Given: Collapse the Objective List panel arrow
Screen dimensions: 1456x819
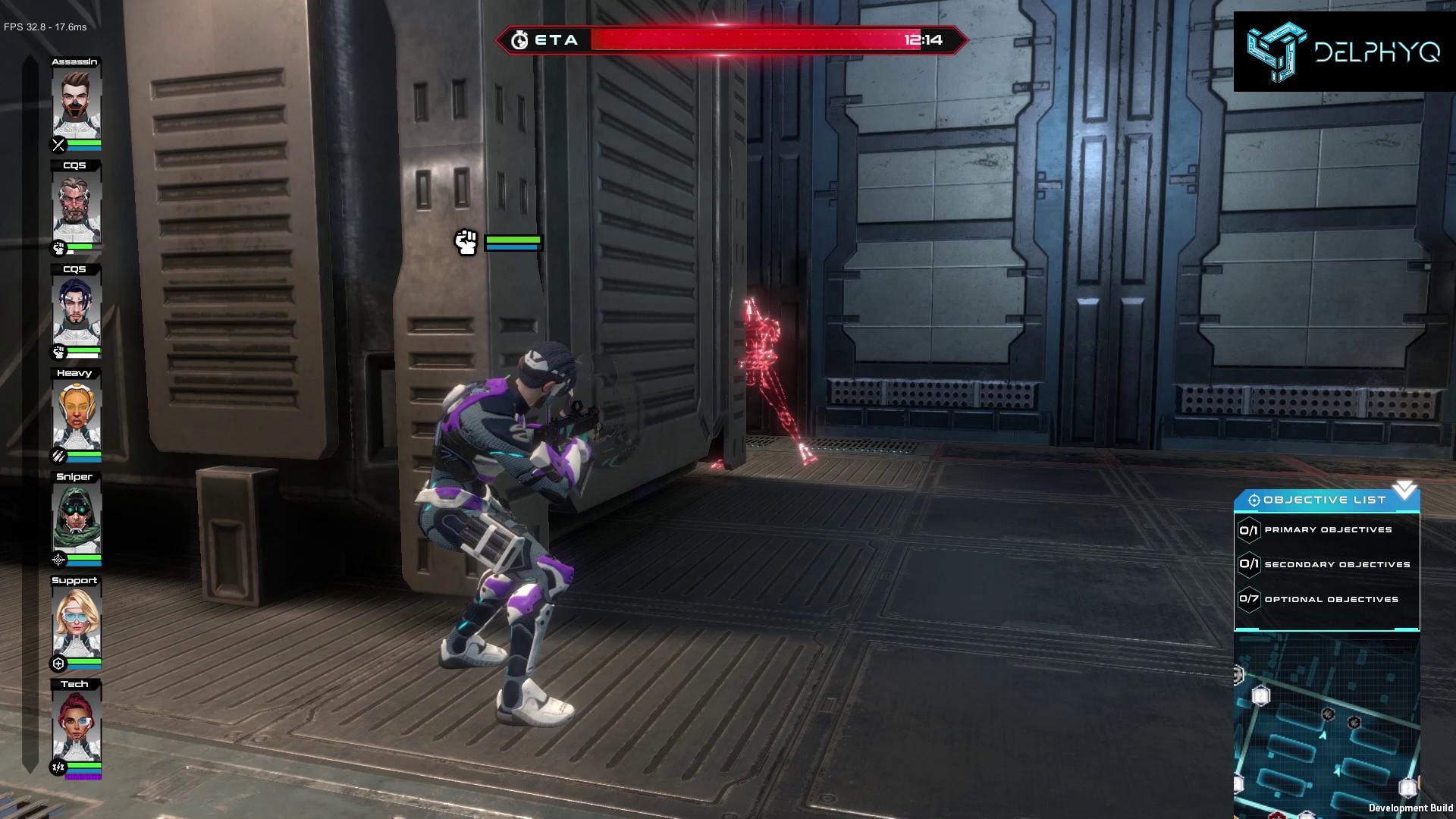Looking at the screenshot, I should pyautogui.click(x=1404, y=490).
